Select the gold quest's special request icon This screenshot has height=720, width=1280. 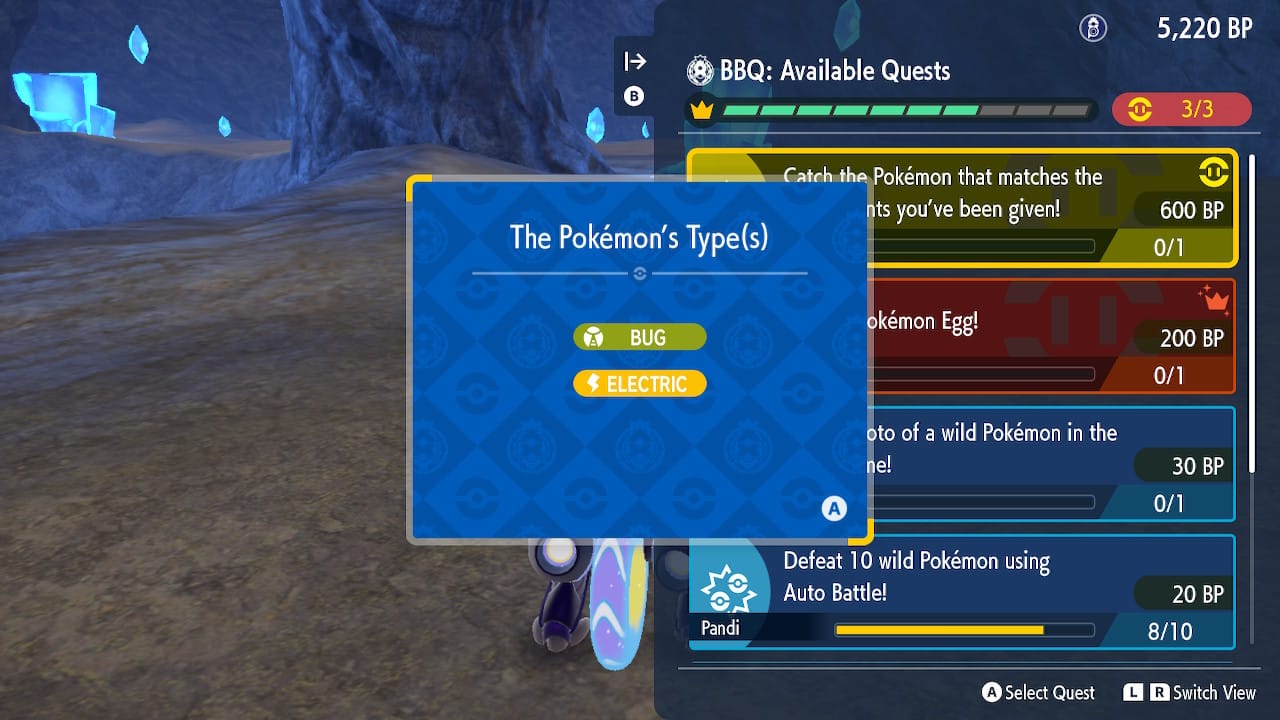click(x=1214, y=171)
